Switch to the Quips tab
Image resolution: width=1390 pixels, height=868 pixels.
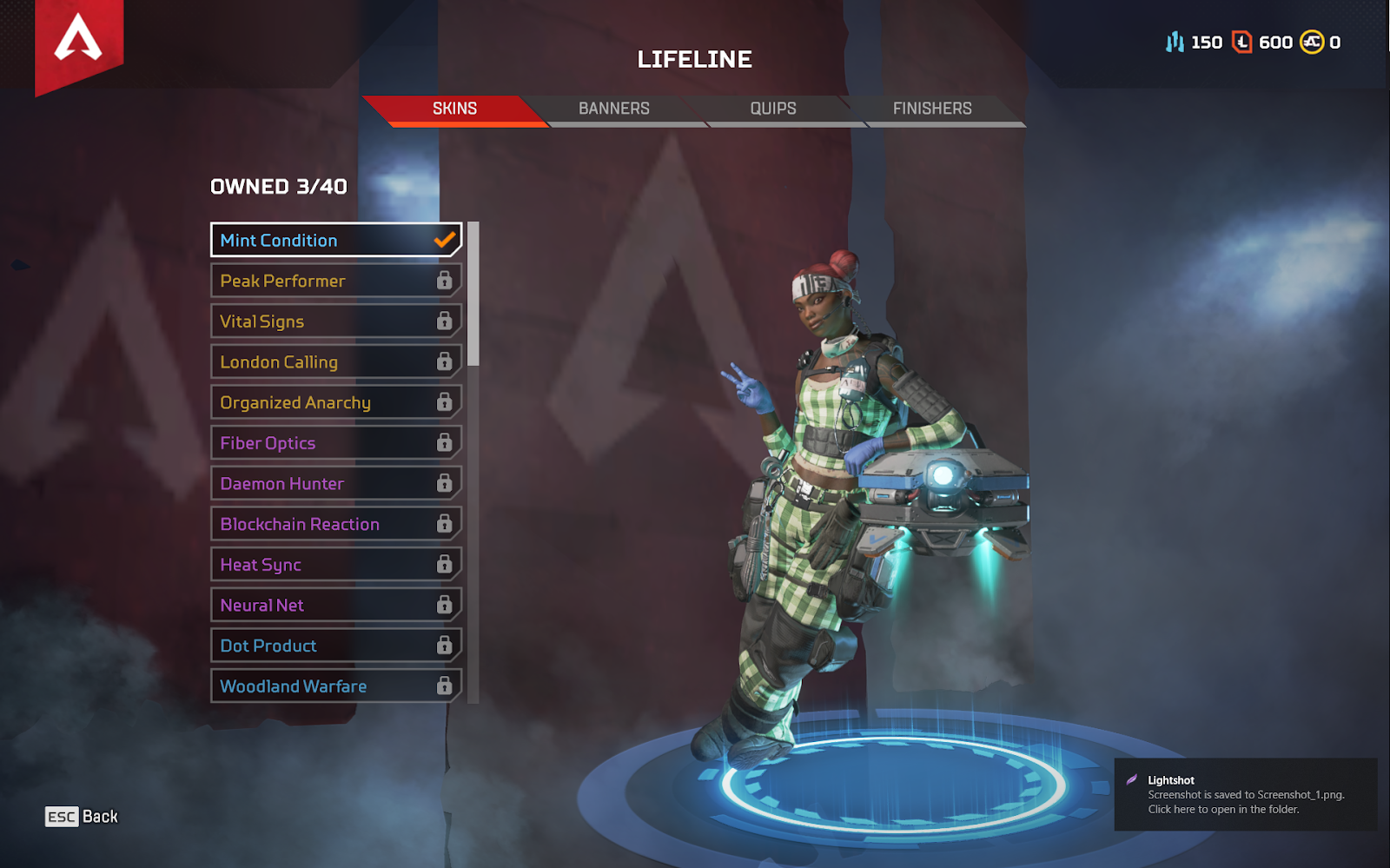(773, 109)
